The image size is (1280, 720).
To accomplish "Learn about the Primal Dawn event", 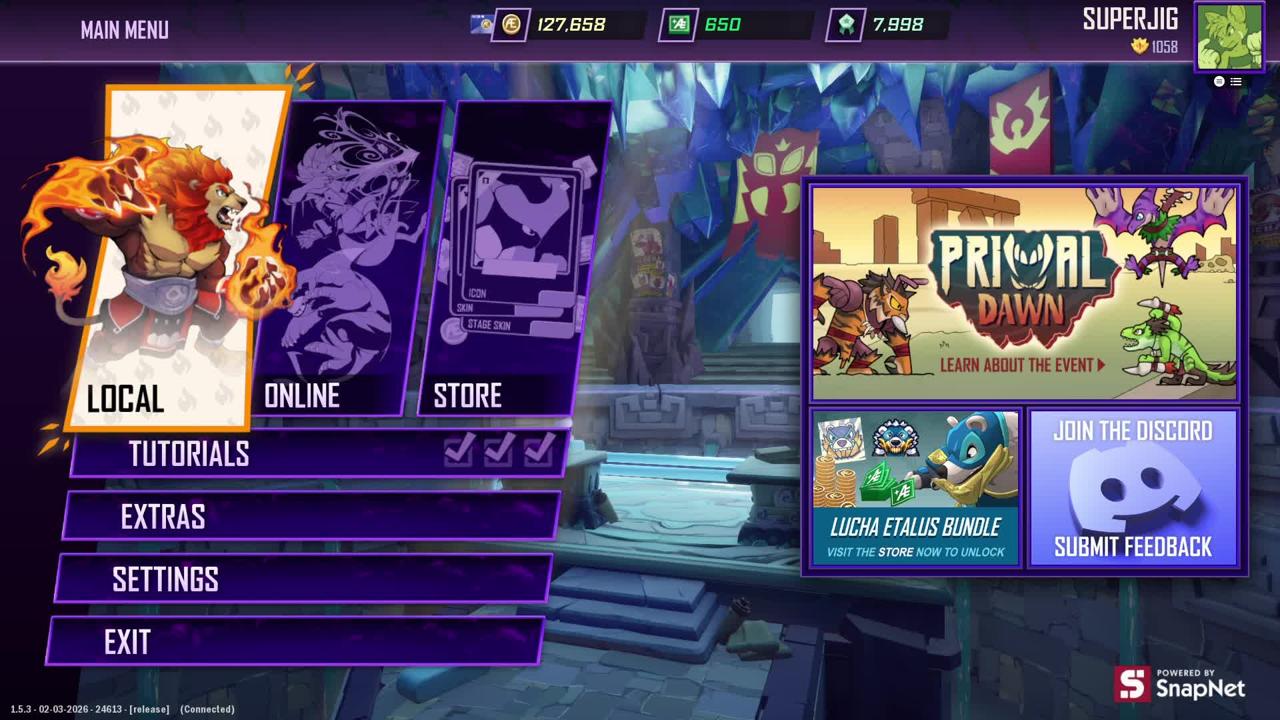I will tap(1024, 293).
